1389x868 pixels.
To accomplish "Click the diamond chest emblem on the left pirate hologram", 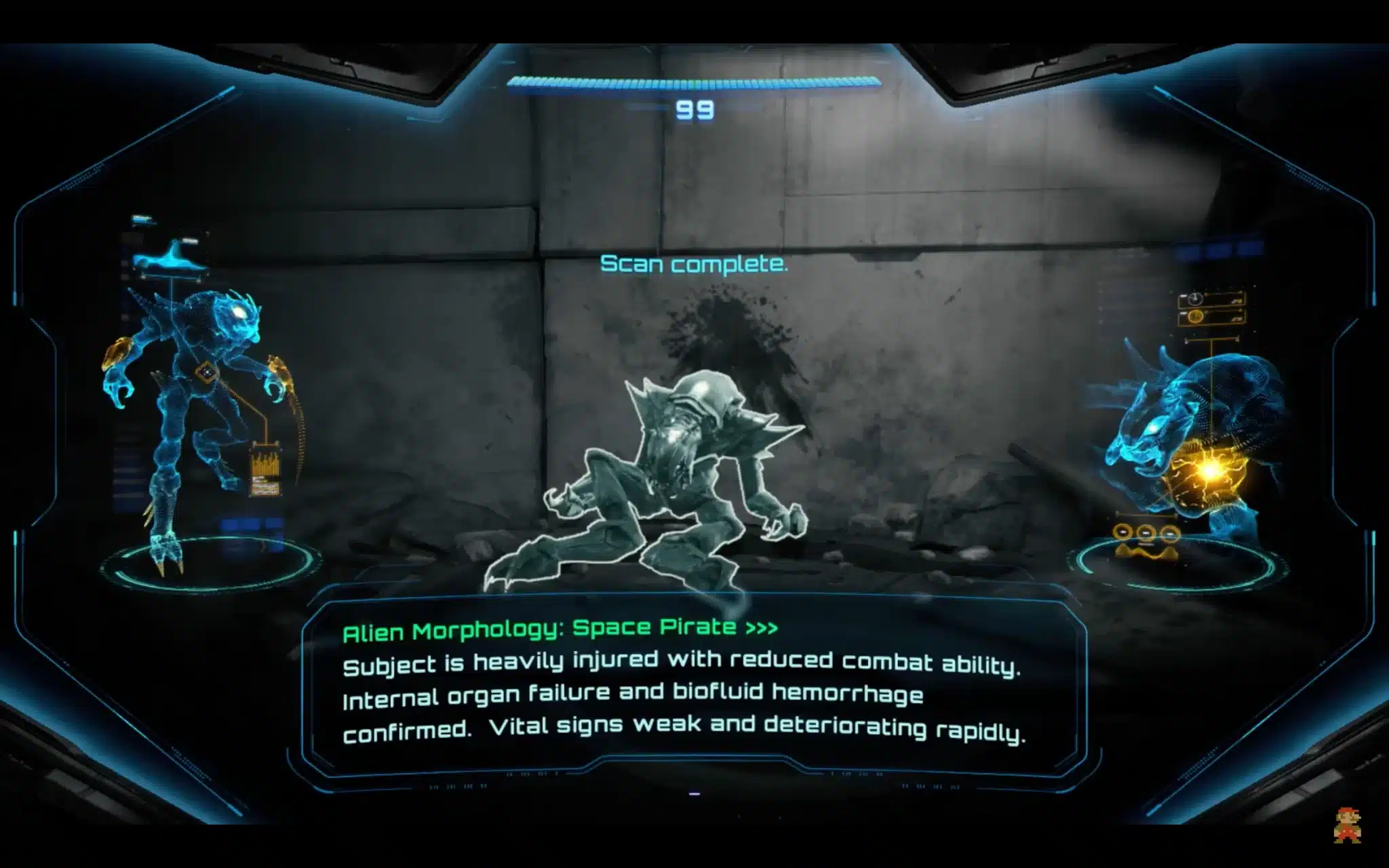I will click(206, 372).
